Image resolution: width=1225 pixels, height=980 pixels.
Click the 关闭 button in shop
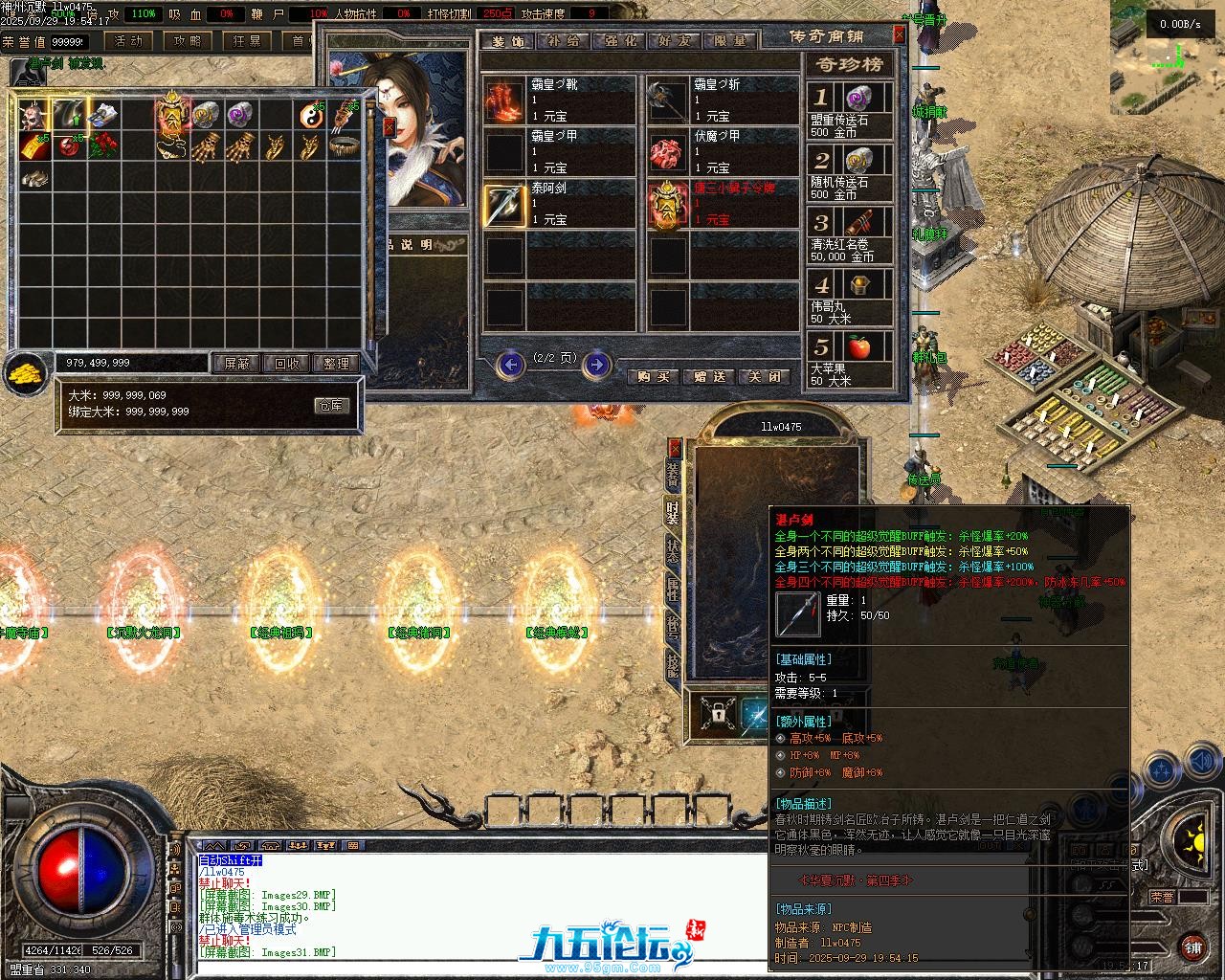click(766, 377)
